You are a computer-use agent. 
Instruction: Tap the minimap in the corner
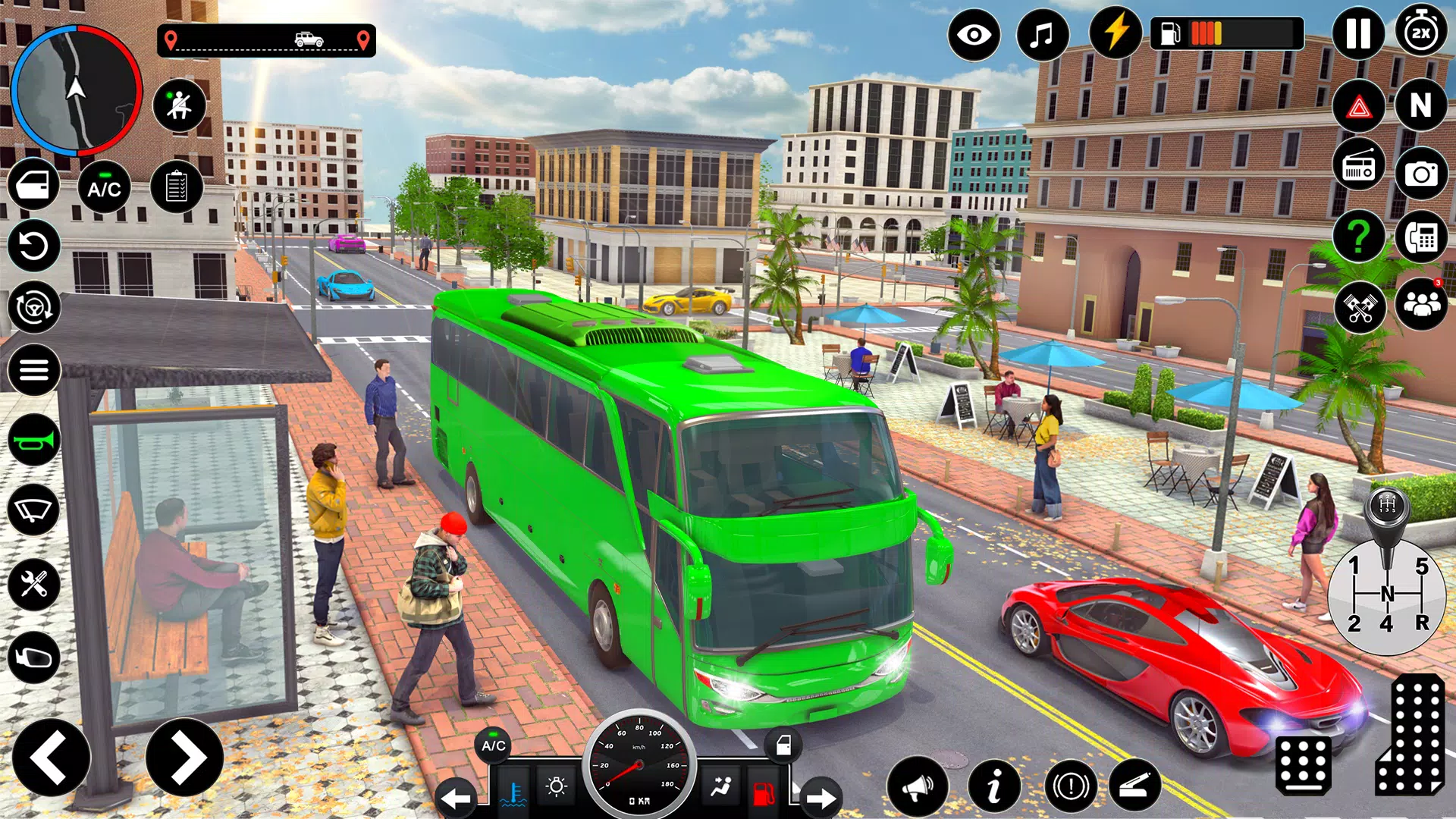76,91
